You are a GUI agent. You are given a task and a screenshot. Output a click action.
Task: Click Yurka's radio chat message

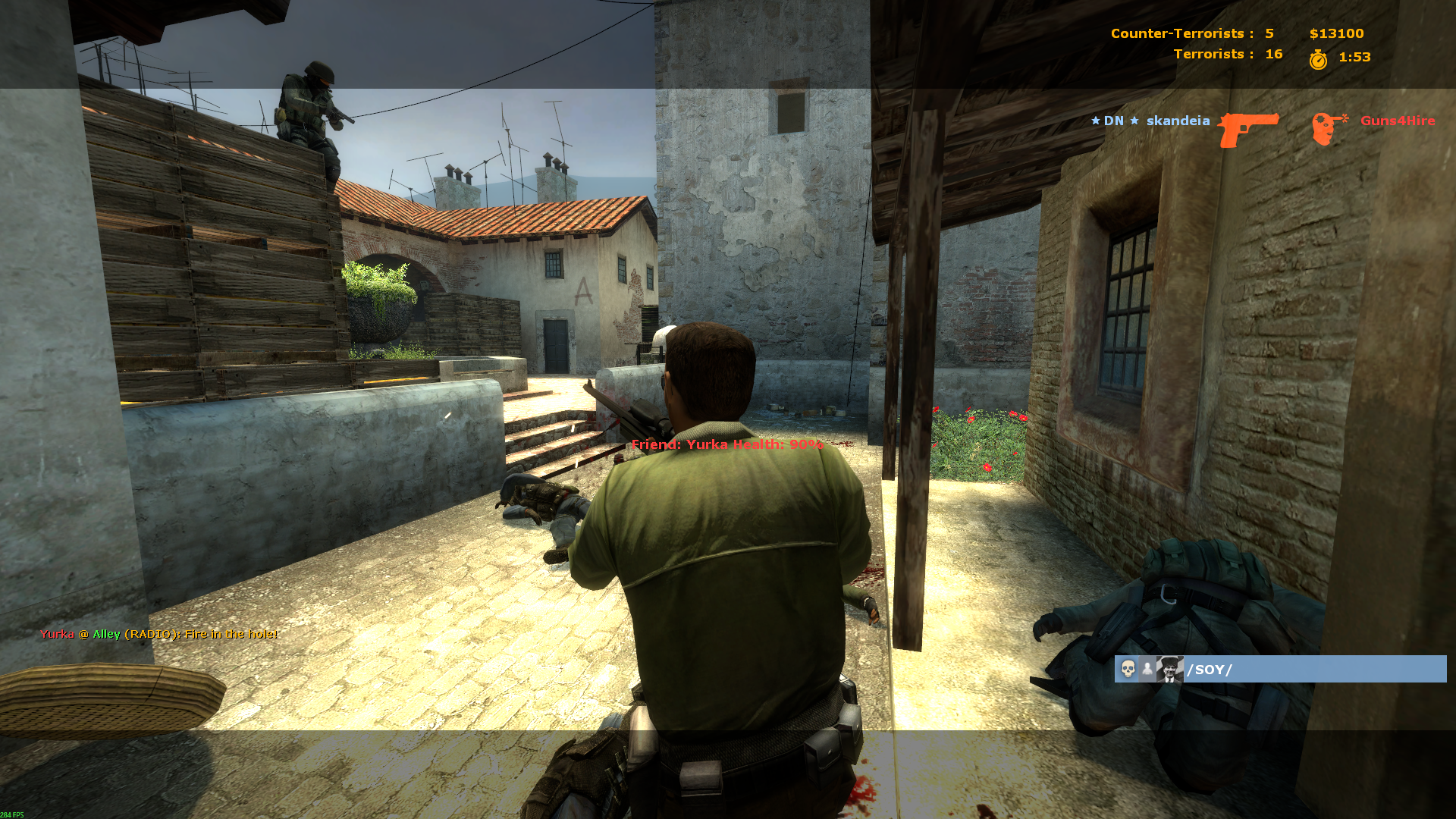click(158, 634)
